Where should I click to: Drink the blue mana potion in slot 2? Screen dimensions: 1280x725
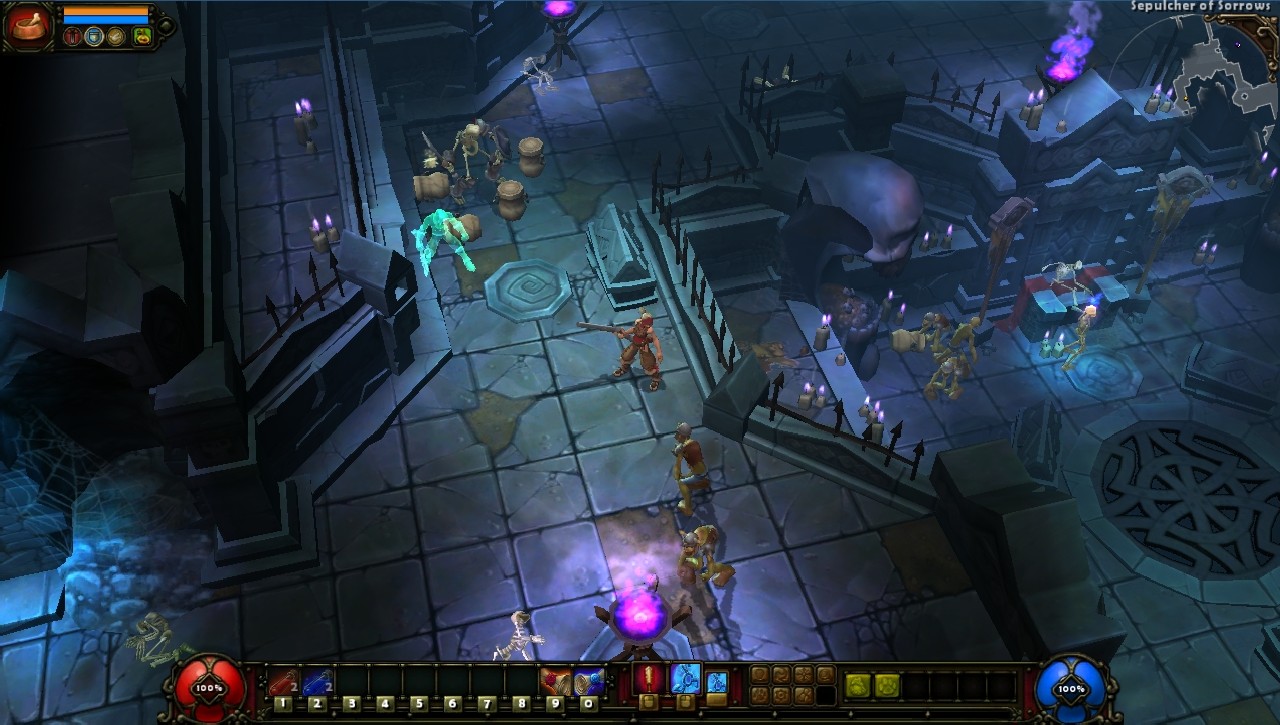point(317,682)
